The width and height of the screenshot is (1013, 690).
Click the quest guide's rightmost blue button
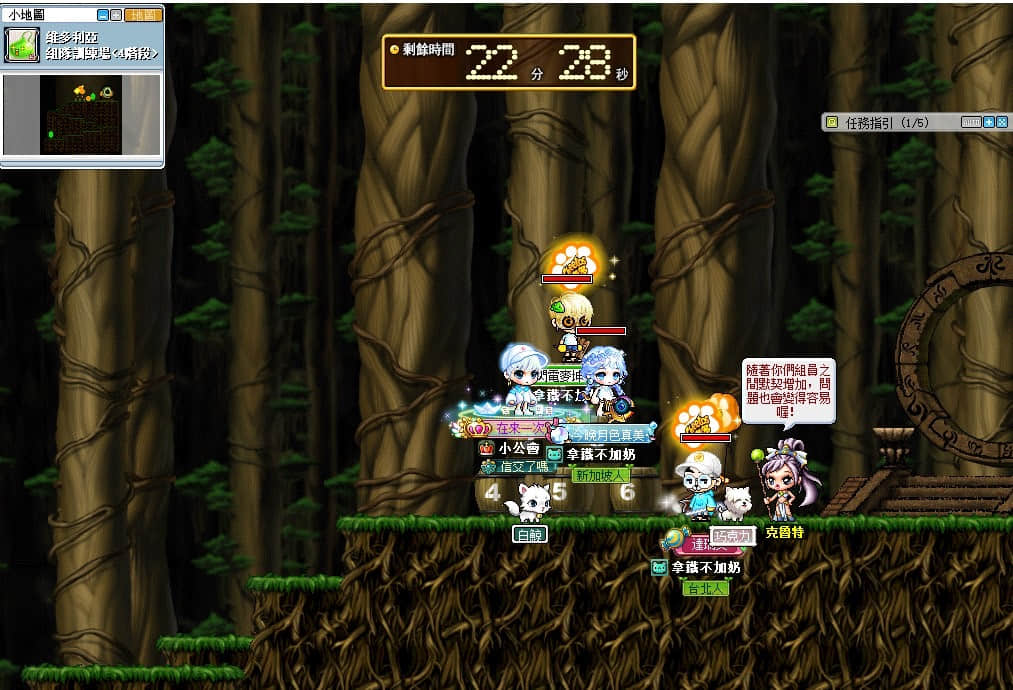[1001, 122]
